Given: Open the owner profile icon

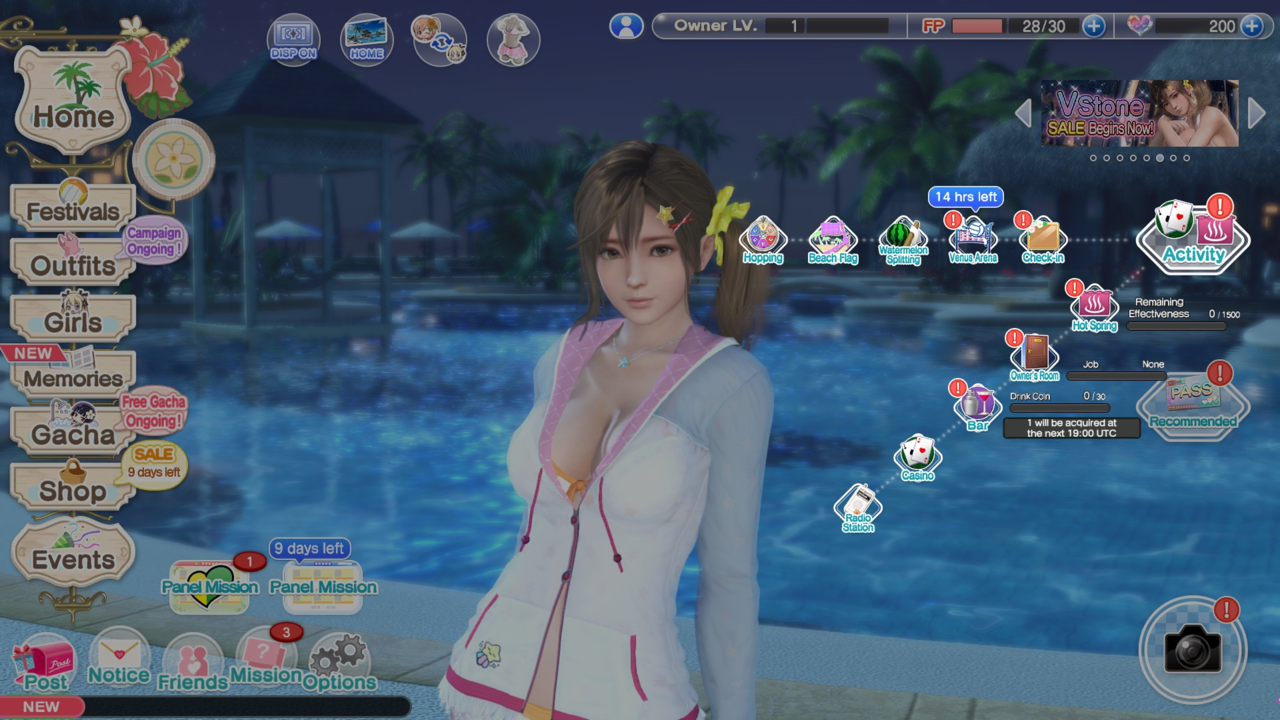Looking at the screenshot, I should 626,26.
